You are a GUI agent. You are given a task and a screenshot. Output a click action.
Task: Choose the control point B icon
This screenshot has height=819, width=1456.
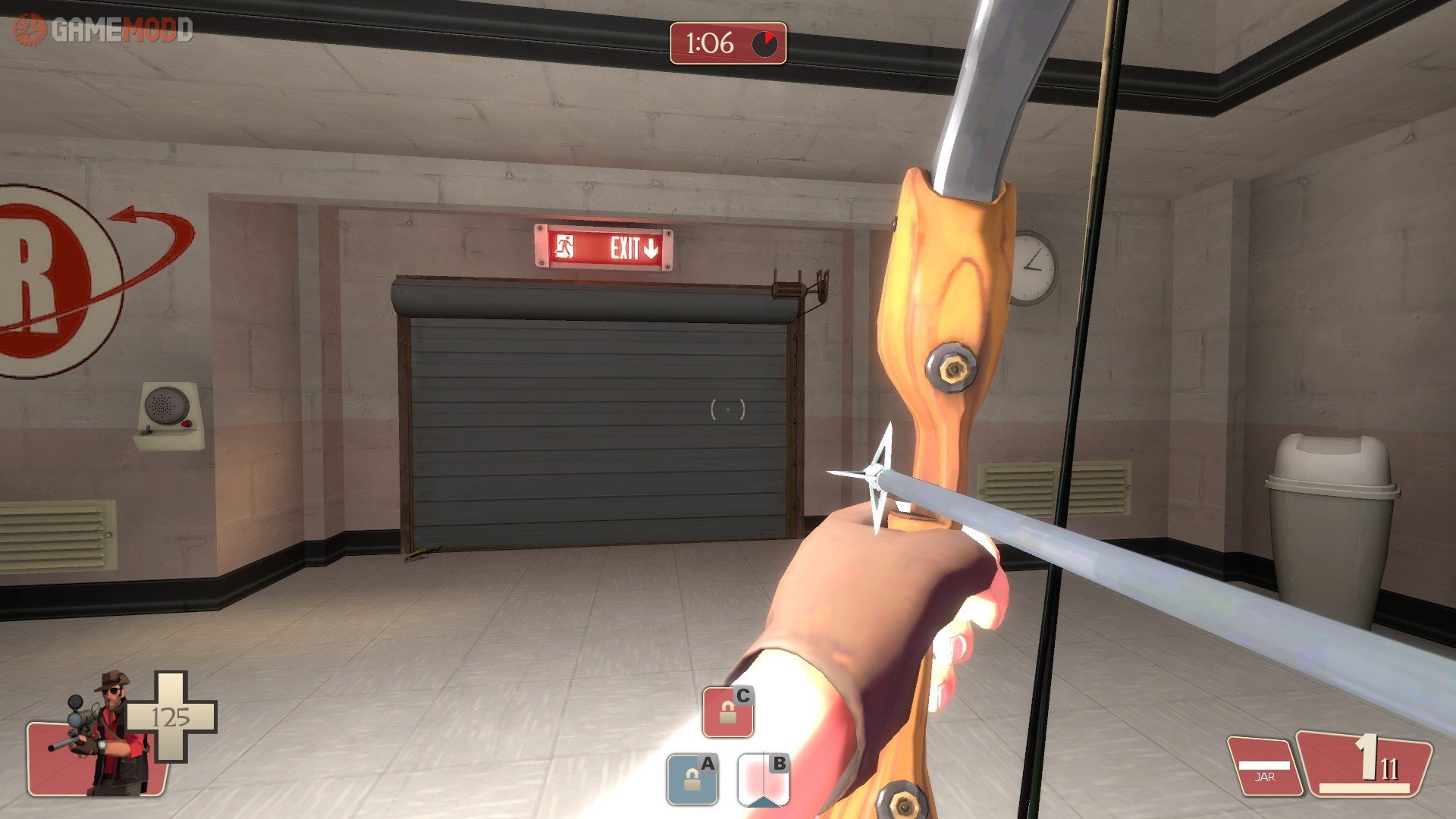click(x=763, y=779)
